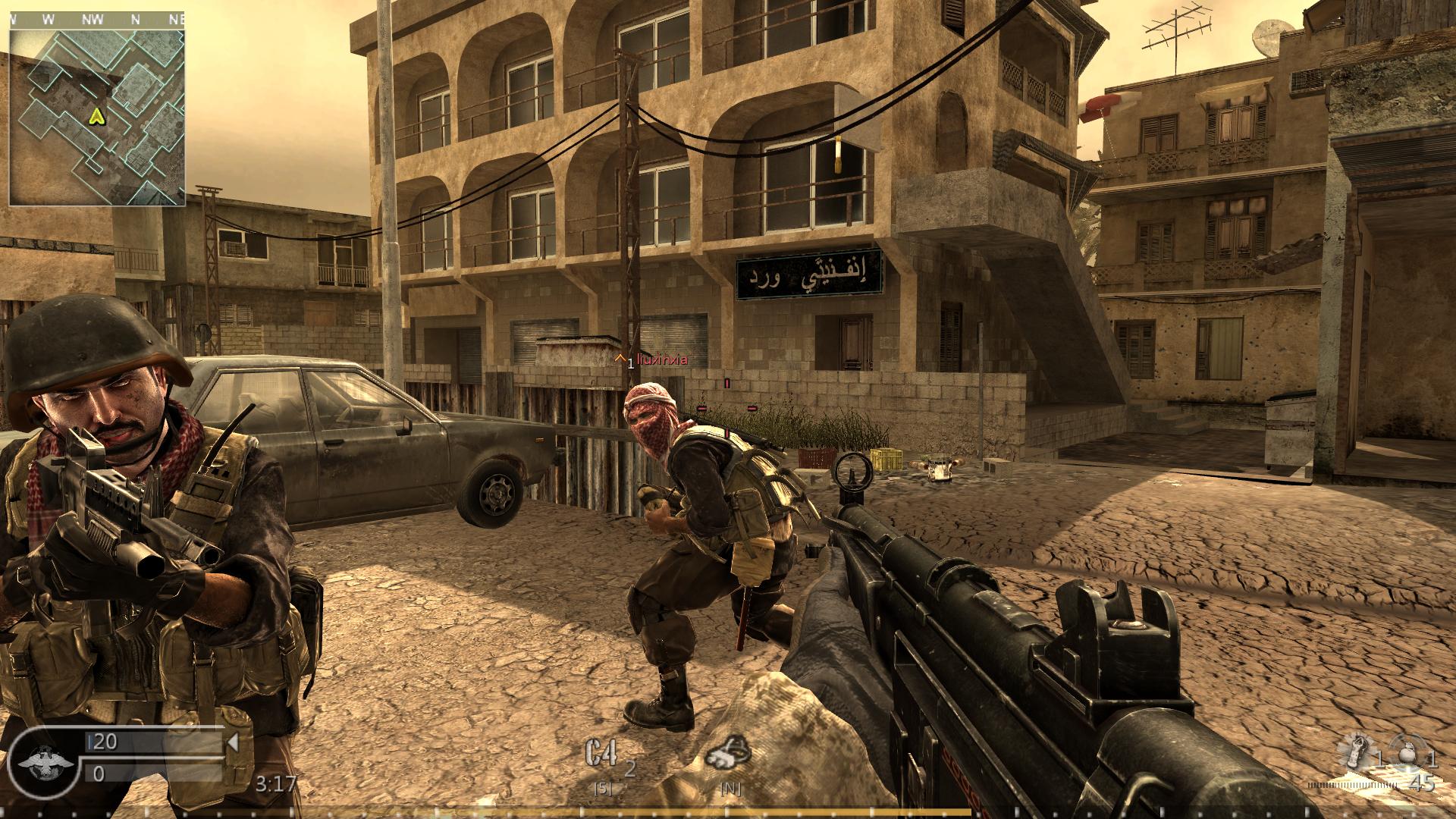1456x819 pixels.
Task: Activate the night vision goggles icon
Action: 728,758
